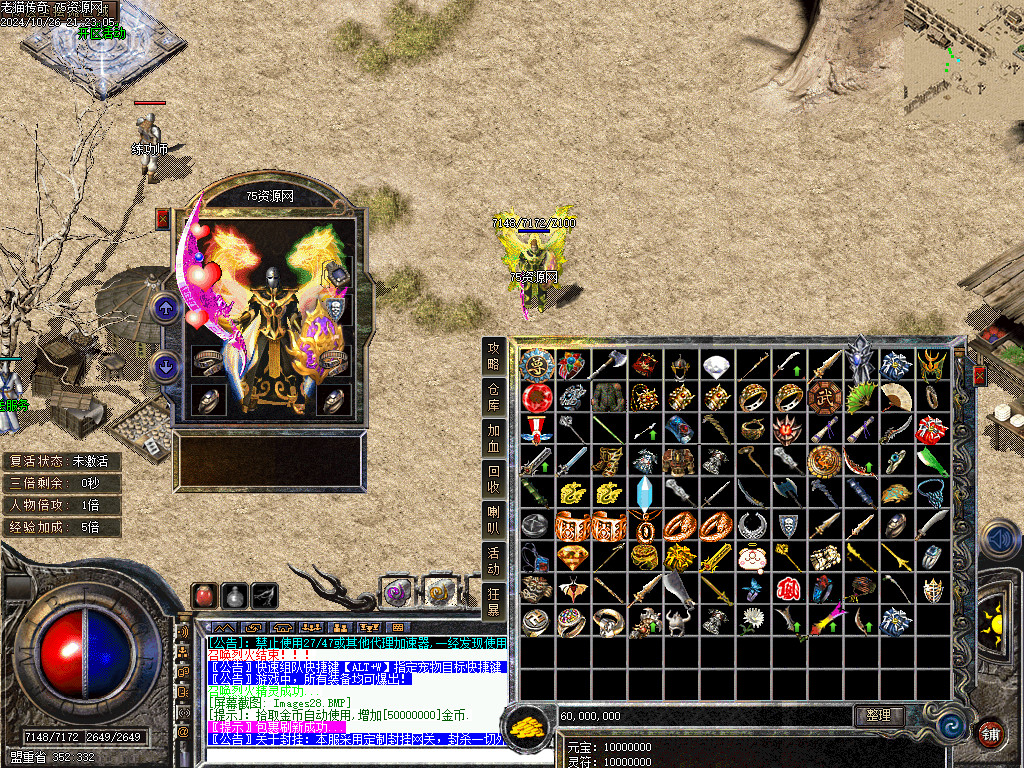Viewport: 1024px width, 768px height.
Task: Close the inventory bag window
Action: (x=980, y=375)
